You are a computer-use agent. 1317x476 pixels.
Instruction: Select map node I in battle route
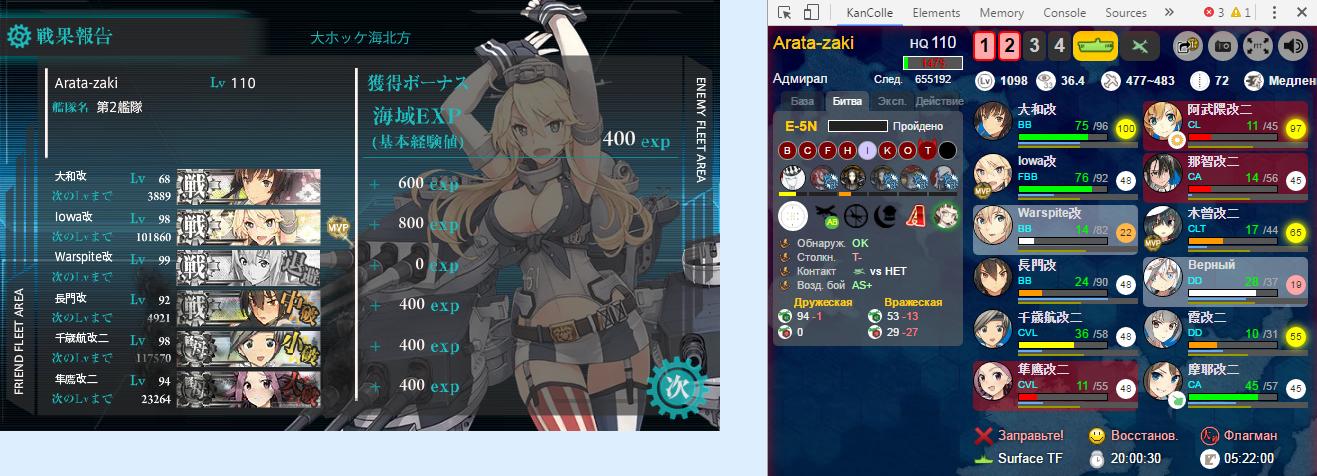click(867, 150)
